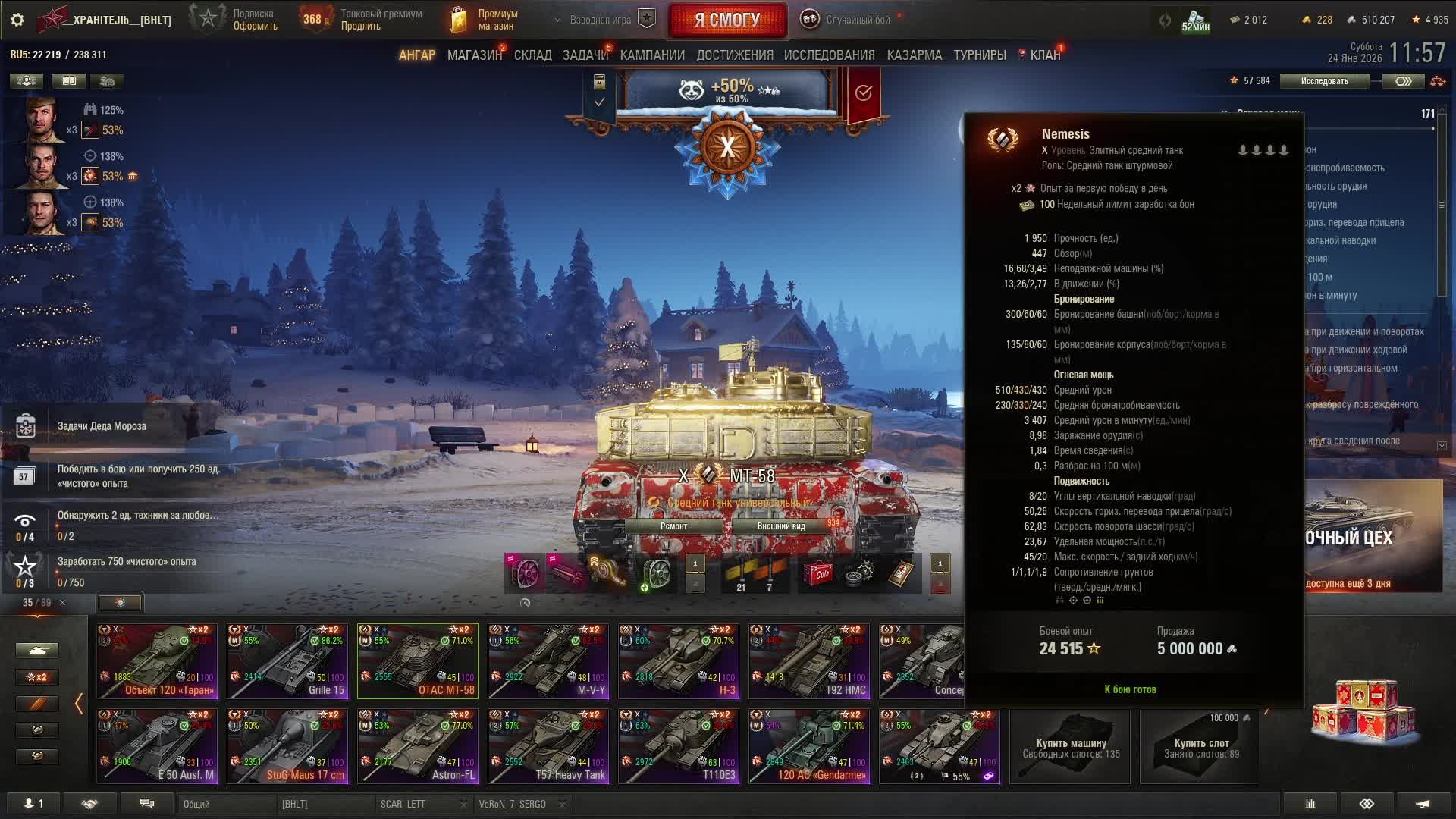Go to the КАМПАНИИ tab
Screen dimensions: 1456x819
pos(652,55)
